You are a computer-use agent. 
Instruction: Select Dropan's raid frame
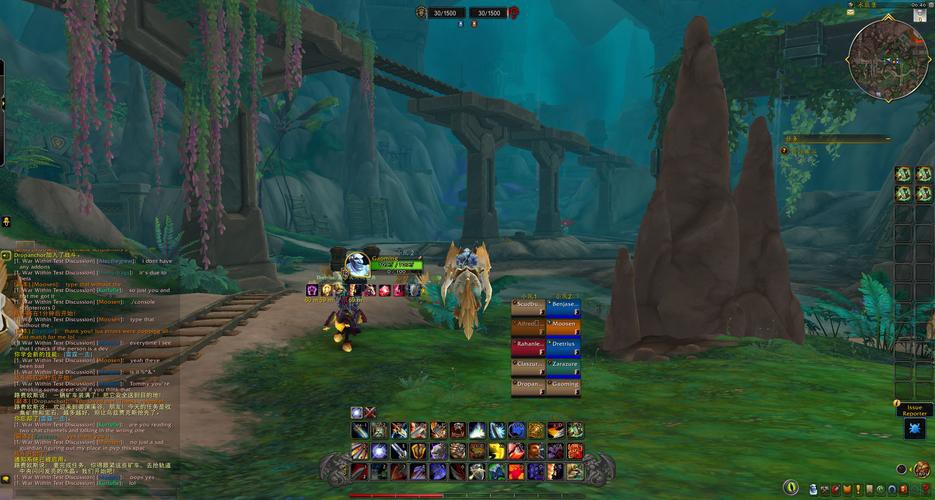click(529, 386)
